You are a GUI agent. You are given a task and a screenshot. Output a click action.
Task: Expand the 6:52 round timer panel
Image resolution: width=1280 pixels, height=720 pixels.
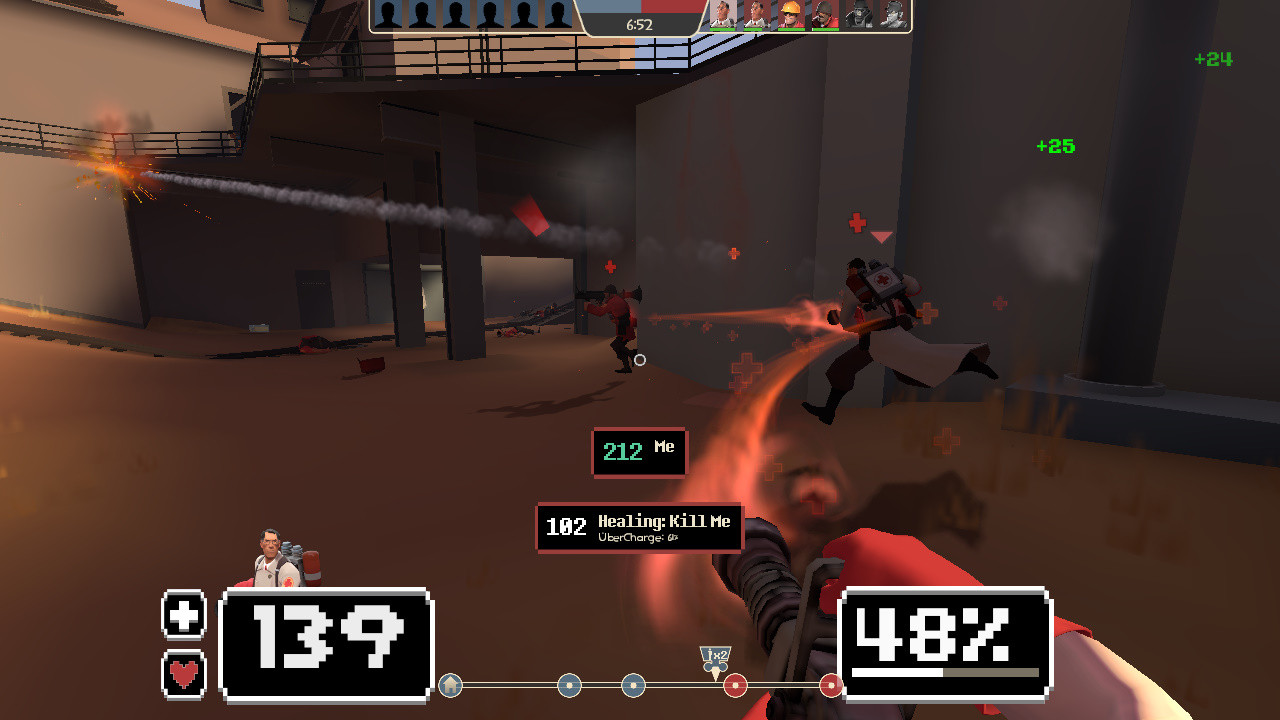point(640,22)
